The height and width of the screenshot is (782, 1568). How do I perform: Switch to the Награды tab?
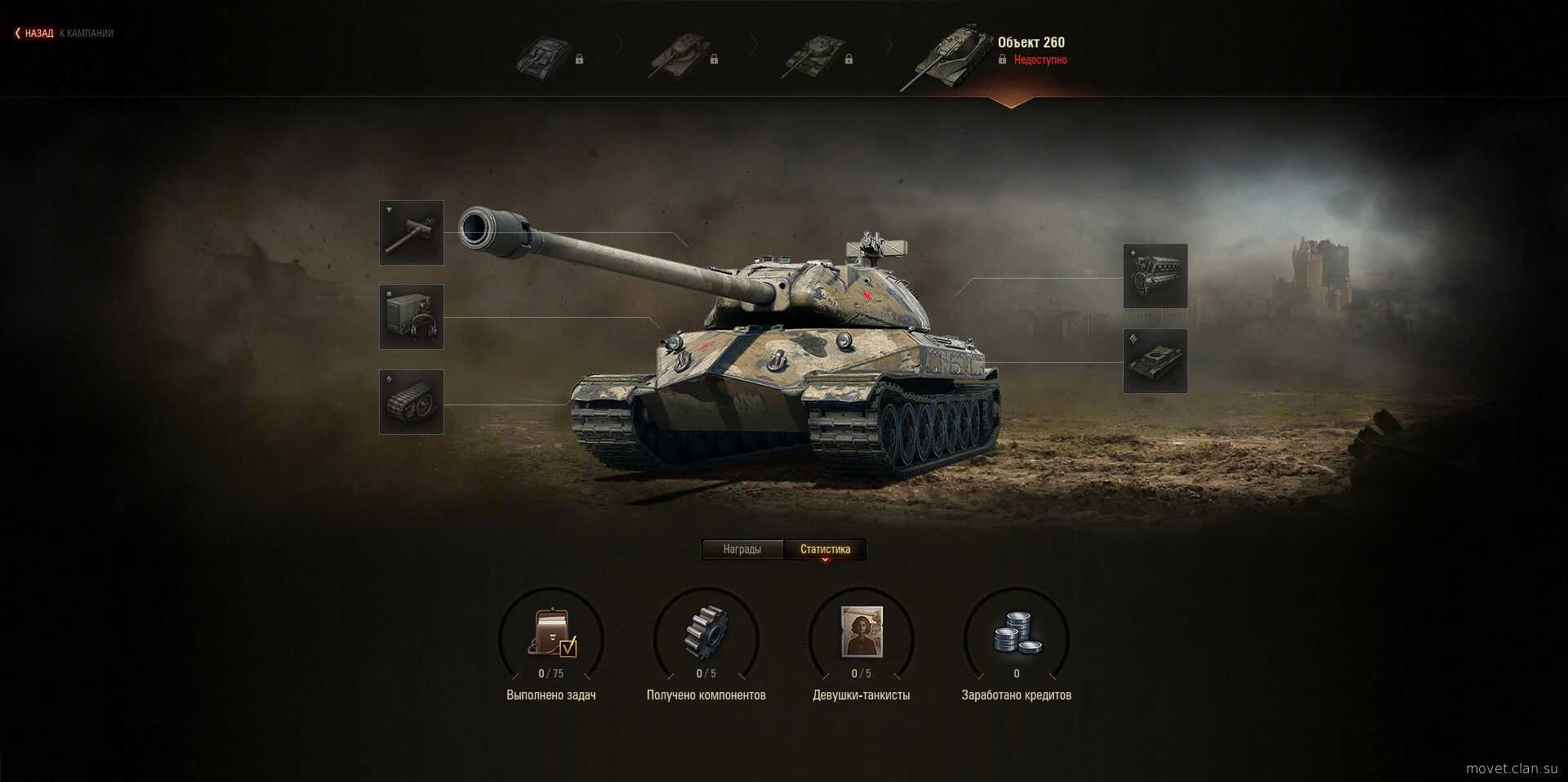pos(742,549)
